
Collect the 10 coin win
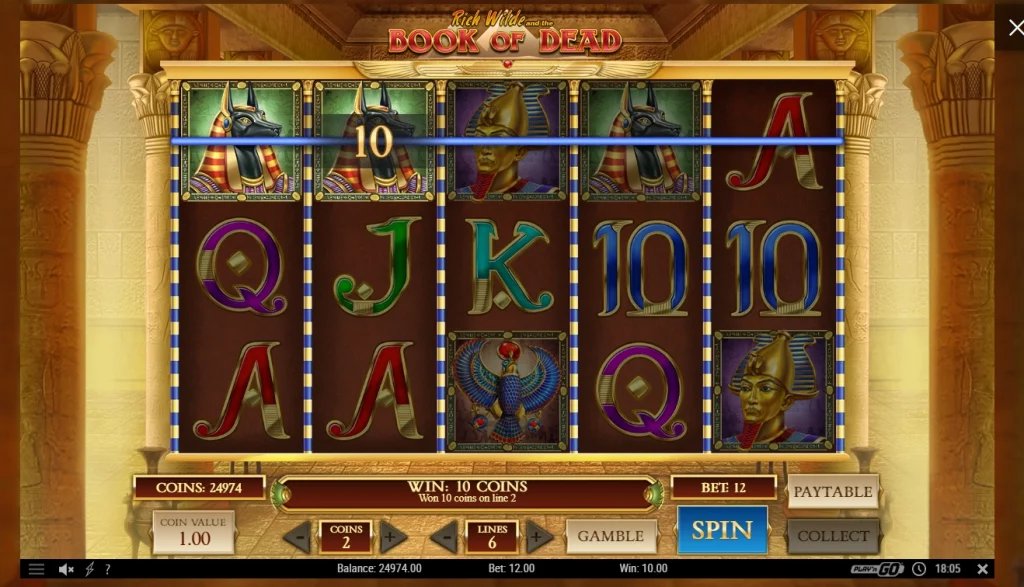tap(833, 536)
